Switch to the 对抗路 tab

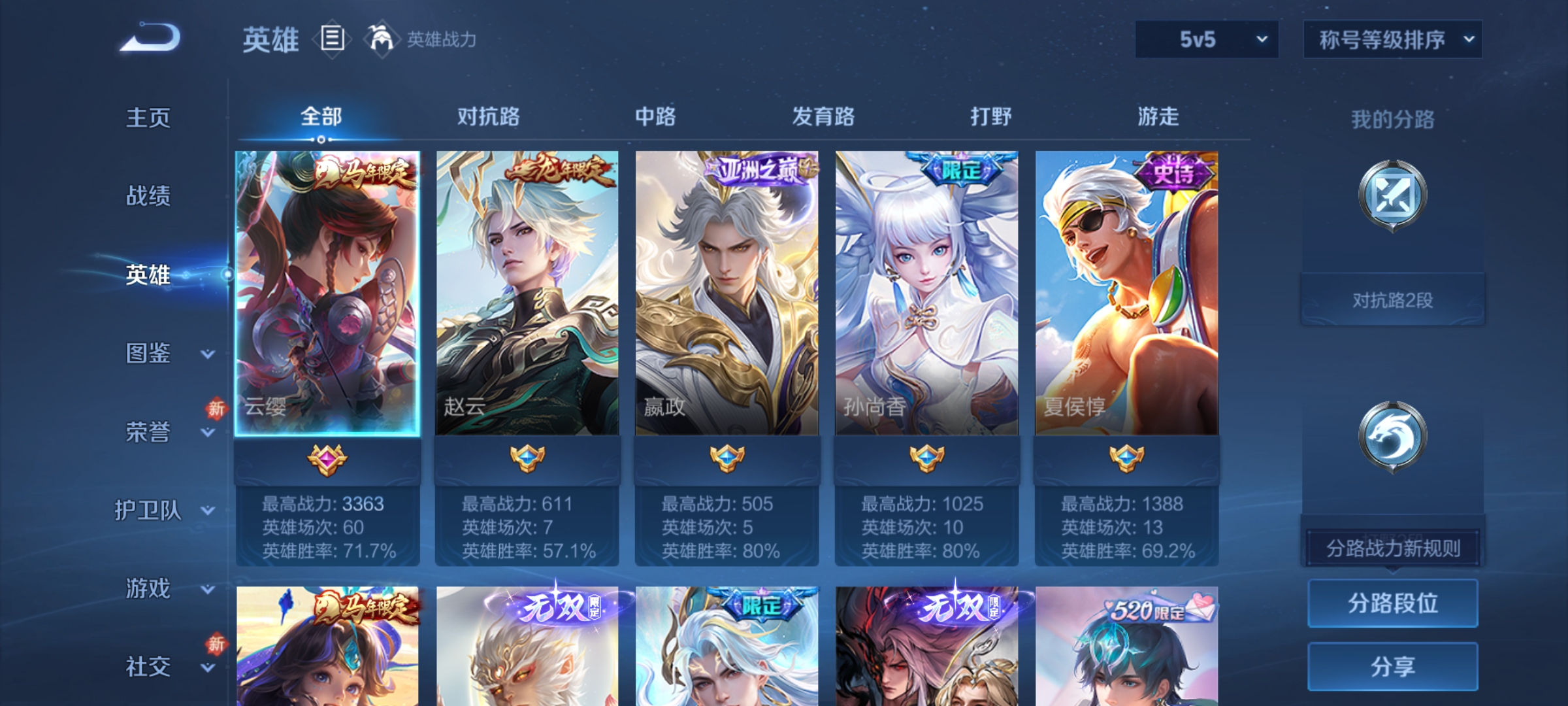489,118
